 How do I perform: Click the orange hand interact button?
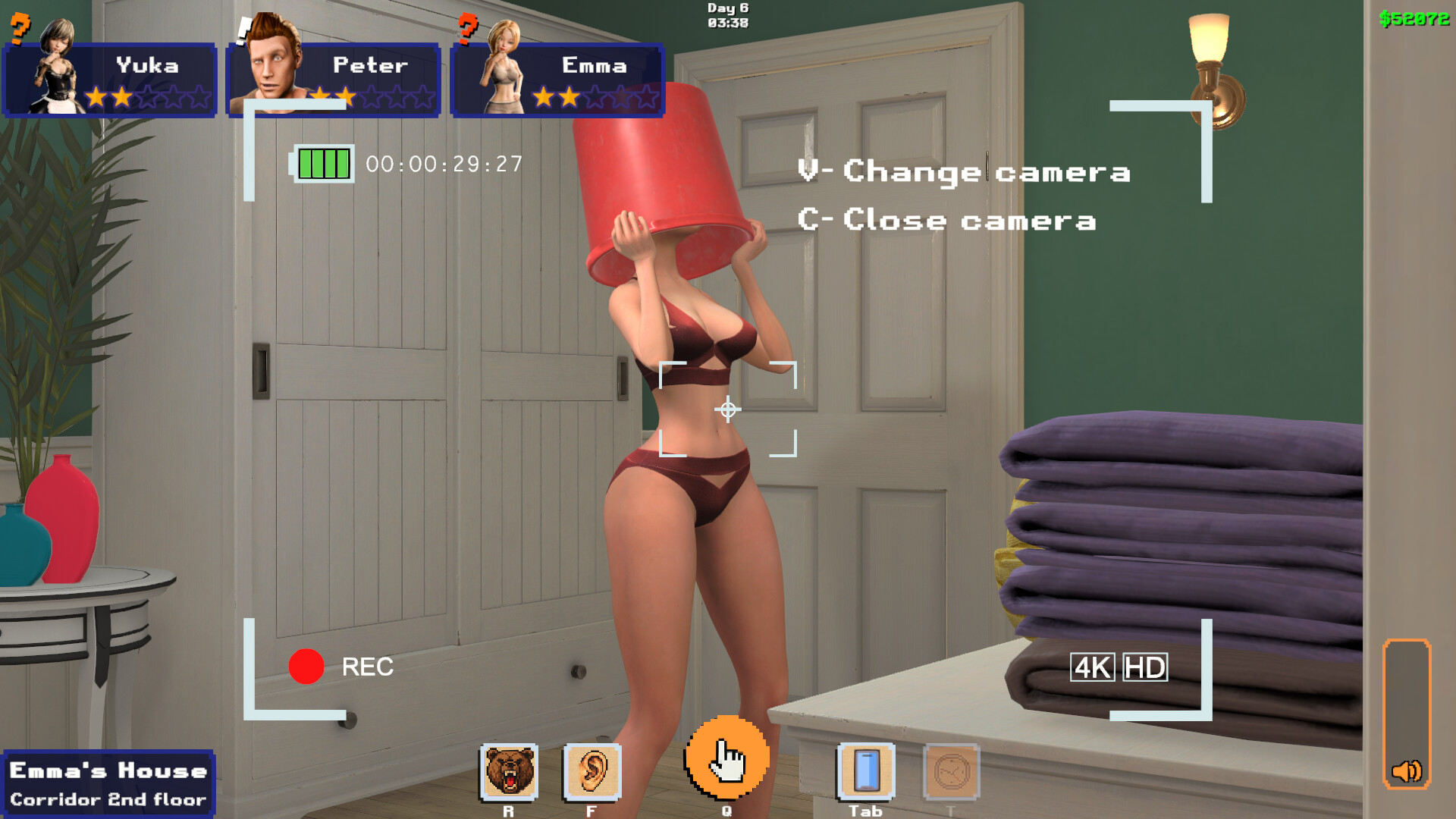tap(727, 758)
